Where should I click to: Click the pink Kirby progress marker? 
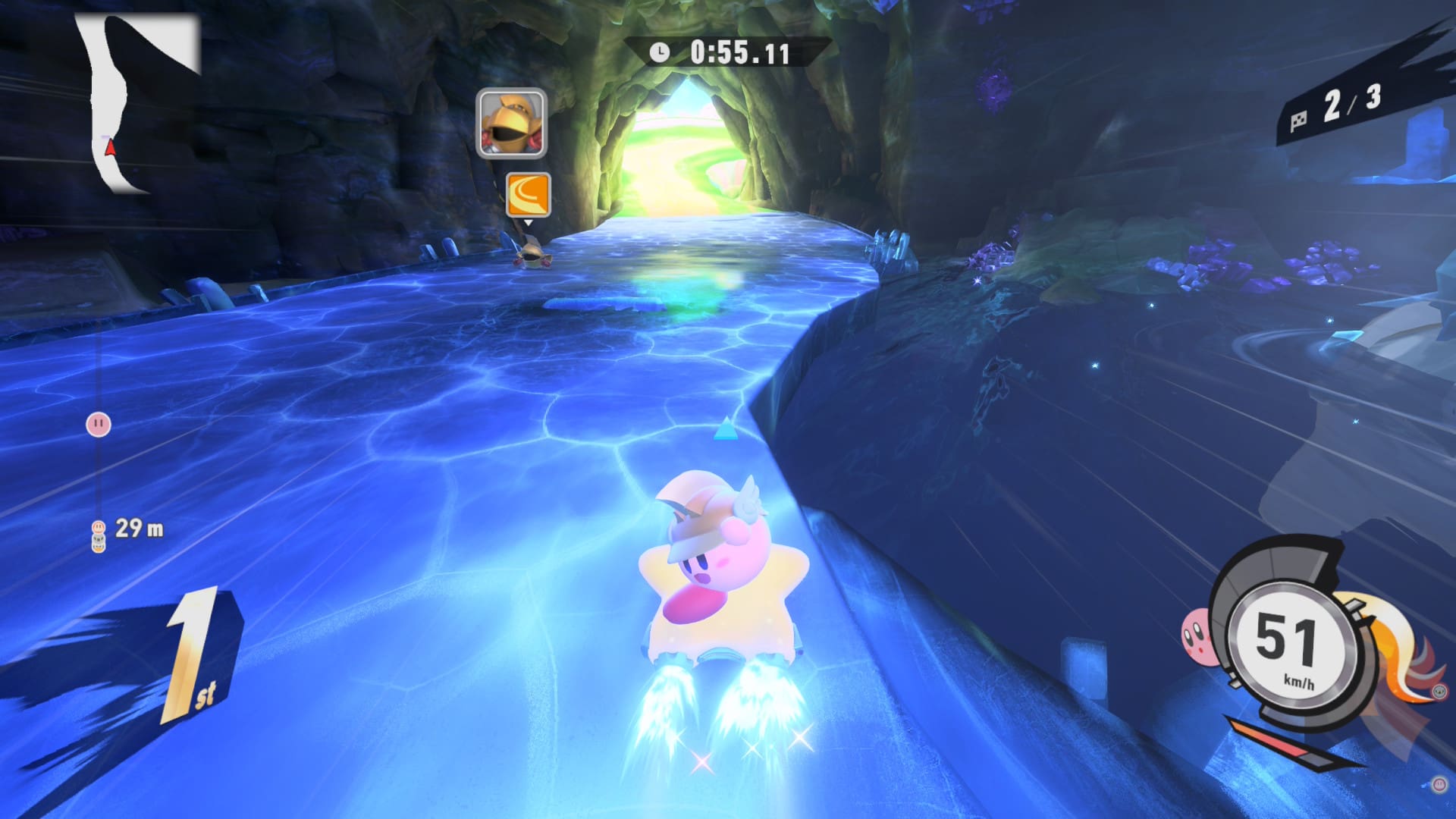[99, 424]
